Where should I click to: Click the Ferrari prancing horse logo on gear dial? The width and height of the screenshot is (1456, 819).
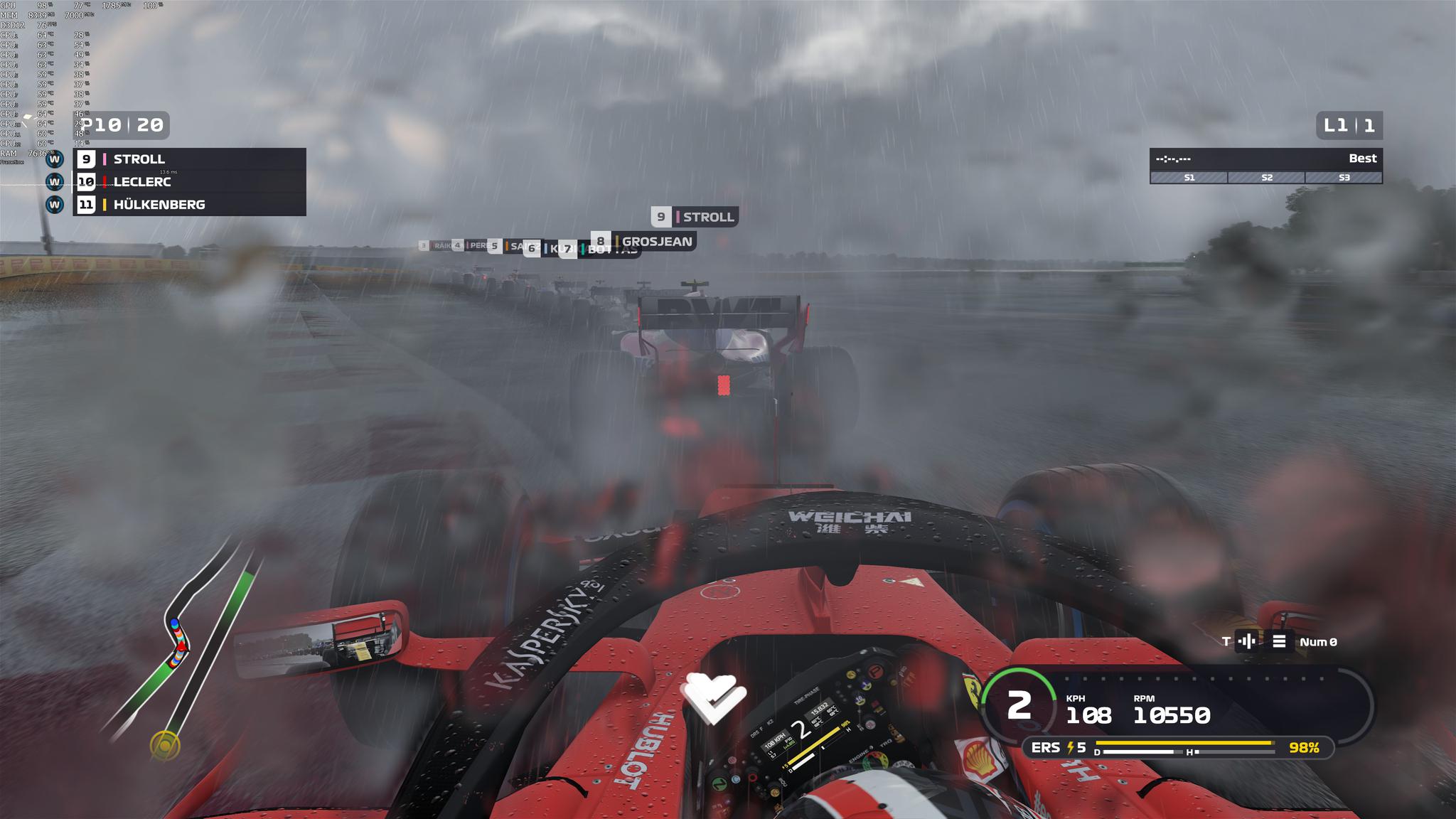pos(973,691)
